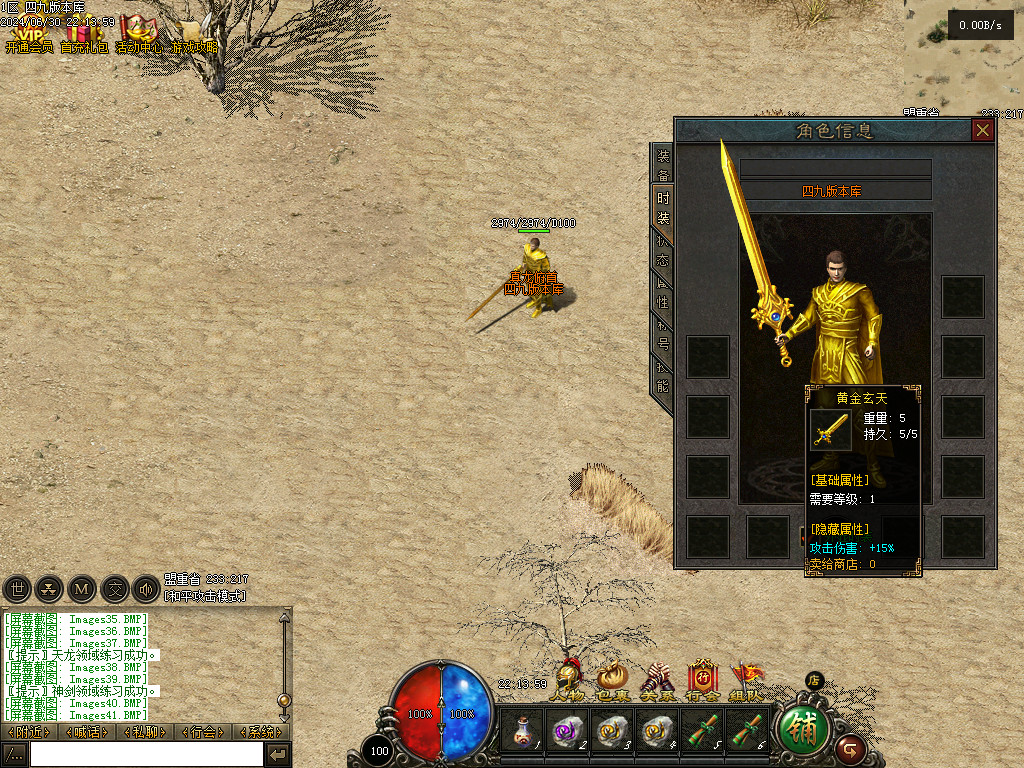Screen dimensions: 1024x768
Task: Click the green 铺 shop button
Action: [x=804, y=731]
